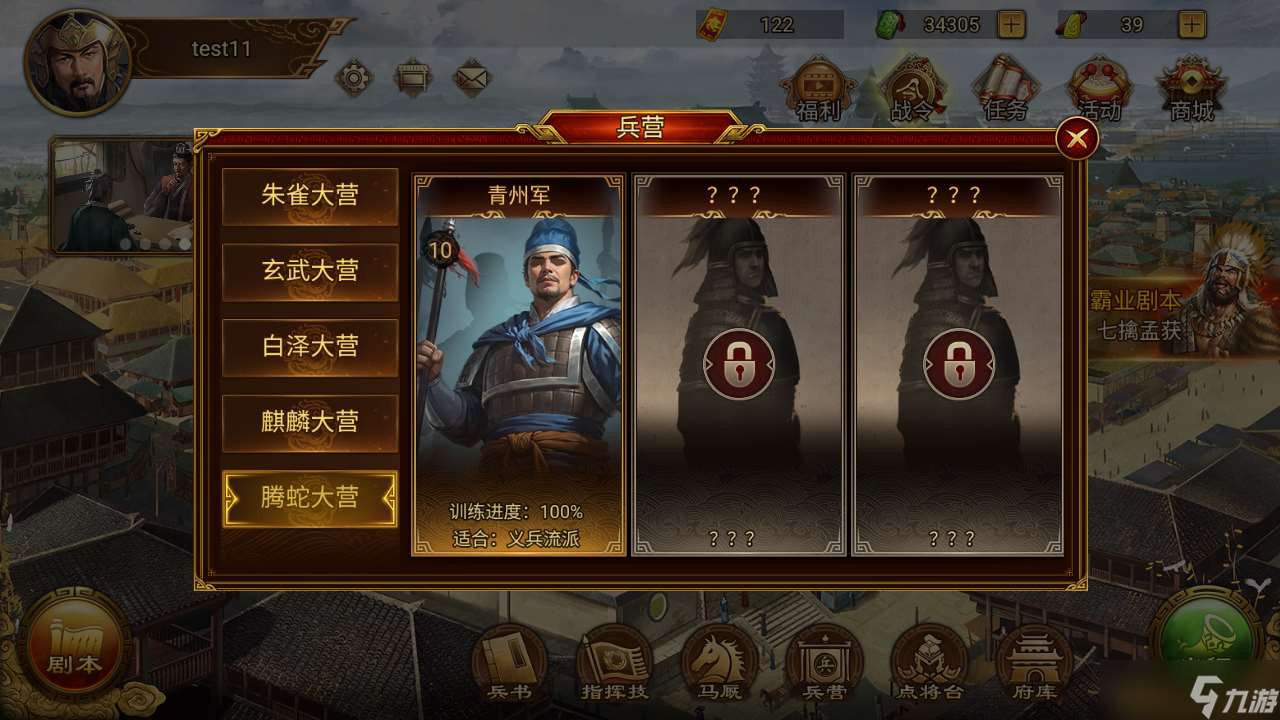The image size is (1280, 720).
Task: Add coins via the rightmost plus button
Action: coord(1193,24)
